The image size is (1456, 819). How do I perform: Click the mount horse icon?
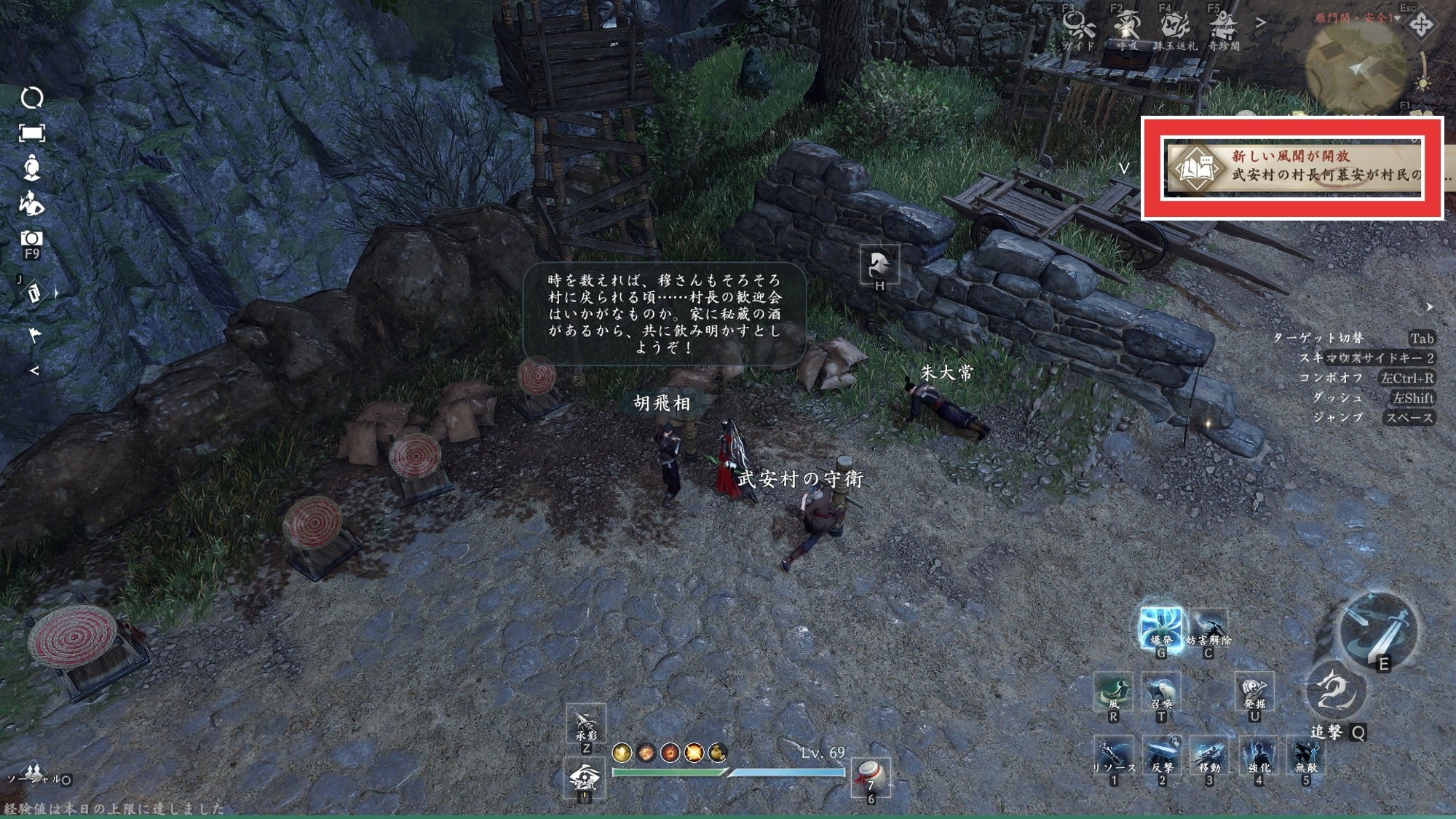coord(879,264)
